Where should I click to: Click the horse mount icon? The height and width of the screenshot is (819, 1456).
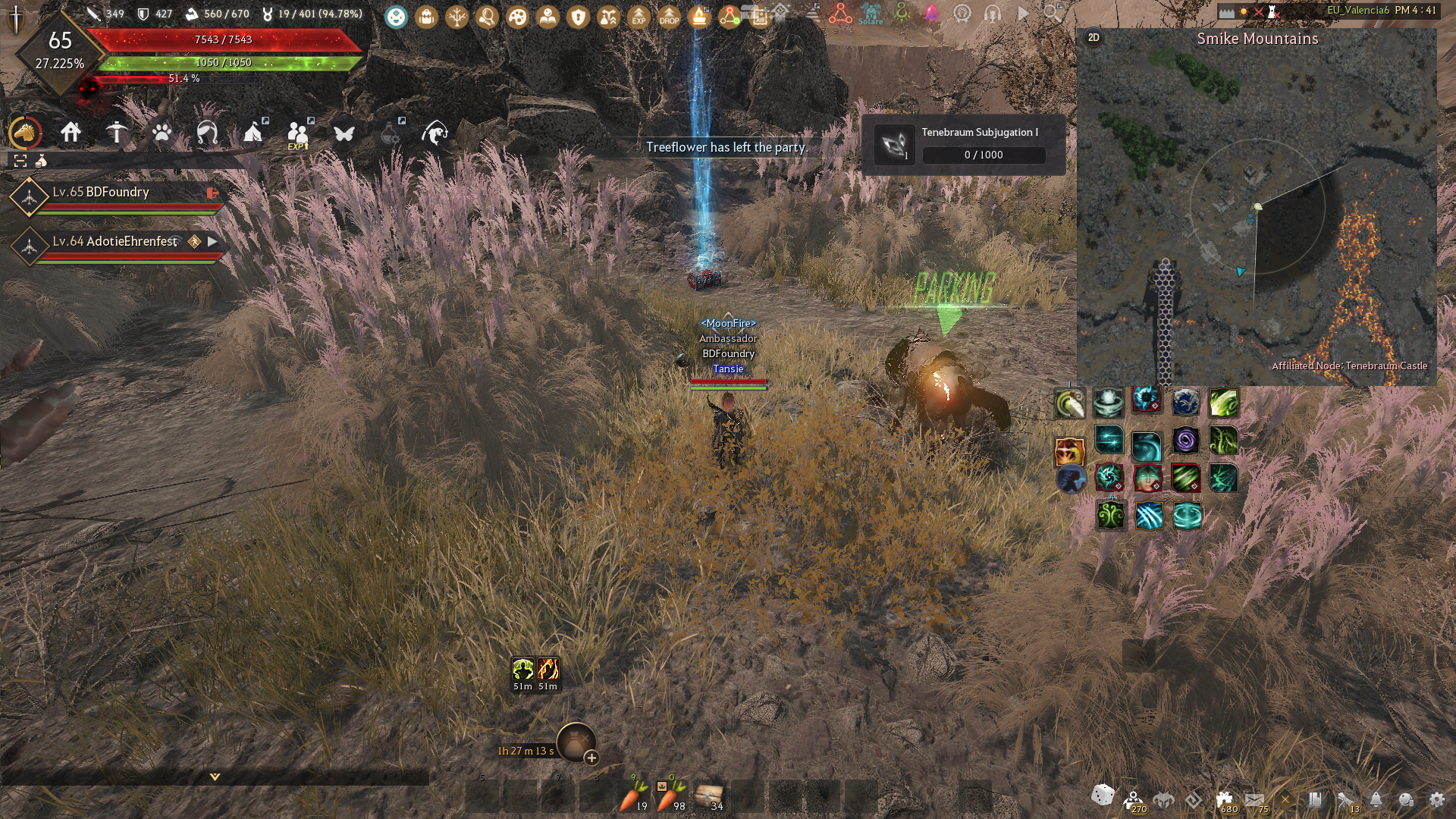click(x=25, y=133)
